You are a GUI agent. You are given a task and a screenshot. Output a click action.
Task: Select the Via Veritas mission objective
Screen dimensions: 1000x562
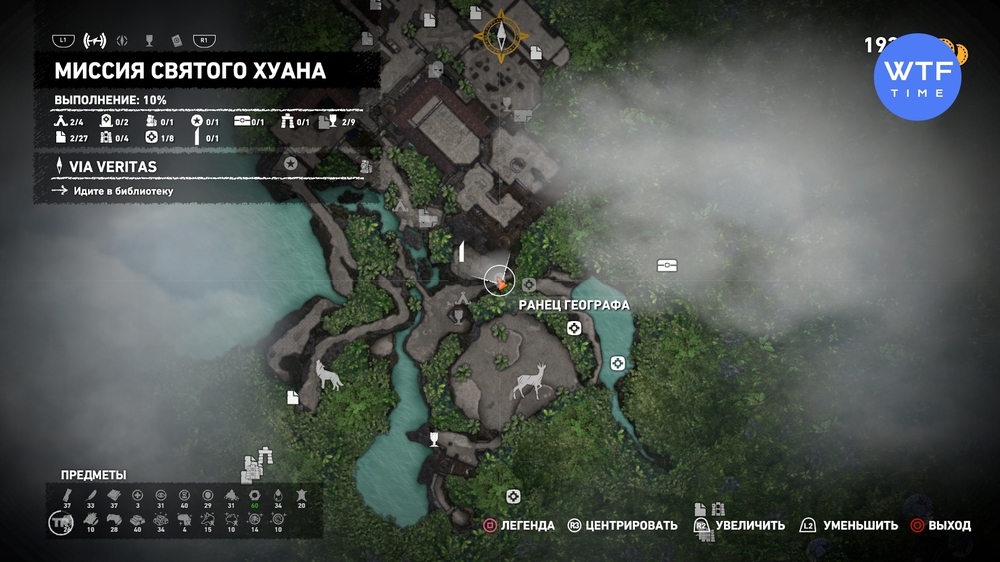112,167
